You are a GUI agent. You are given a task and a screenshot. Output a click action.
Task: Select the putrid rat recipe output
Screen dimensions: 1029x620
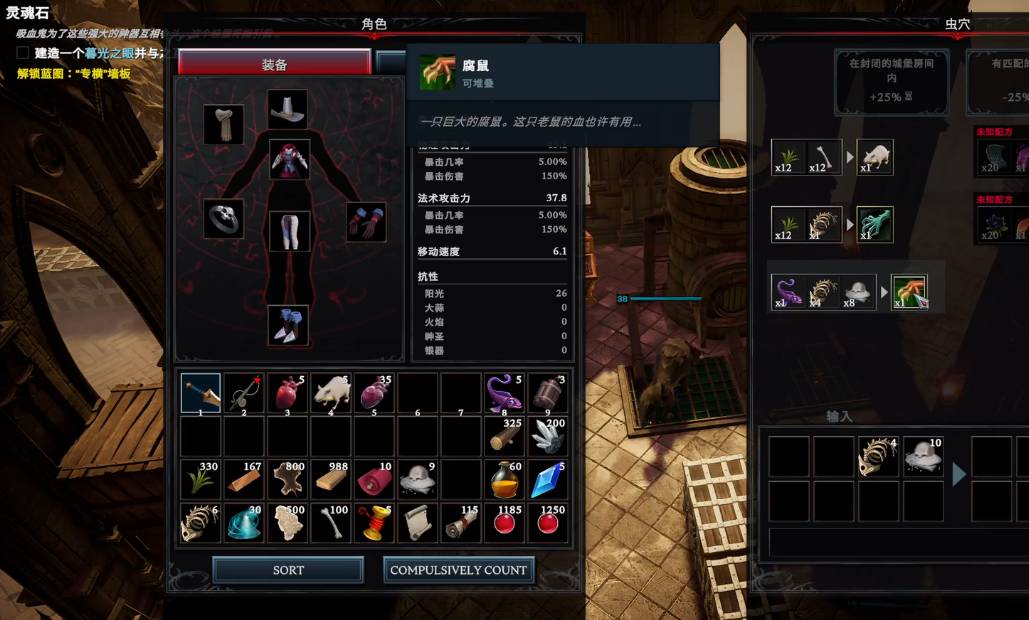(x=909, y=293)
